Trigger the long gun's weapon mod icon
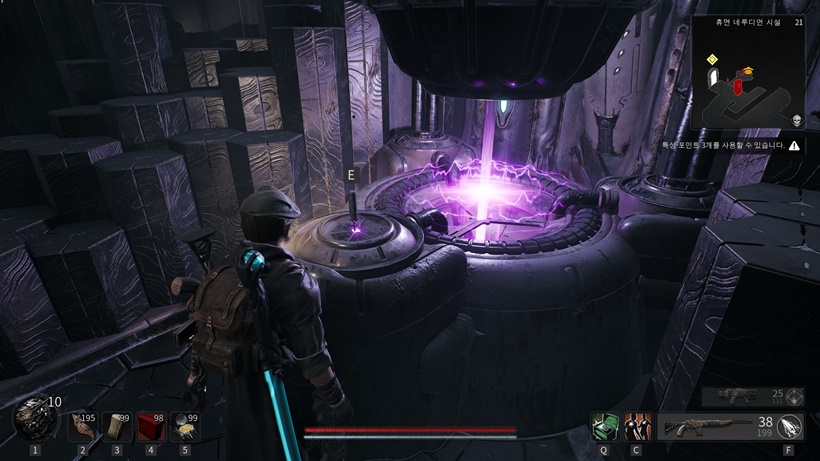The width and height of the screenshot is (820, 461). point(790,427)
